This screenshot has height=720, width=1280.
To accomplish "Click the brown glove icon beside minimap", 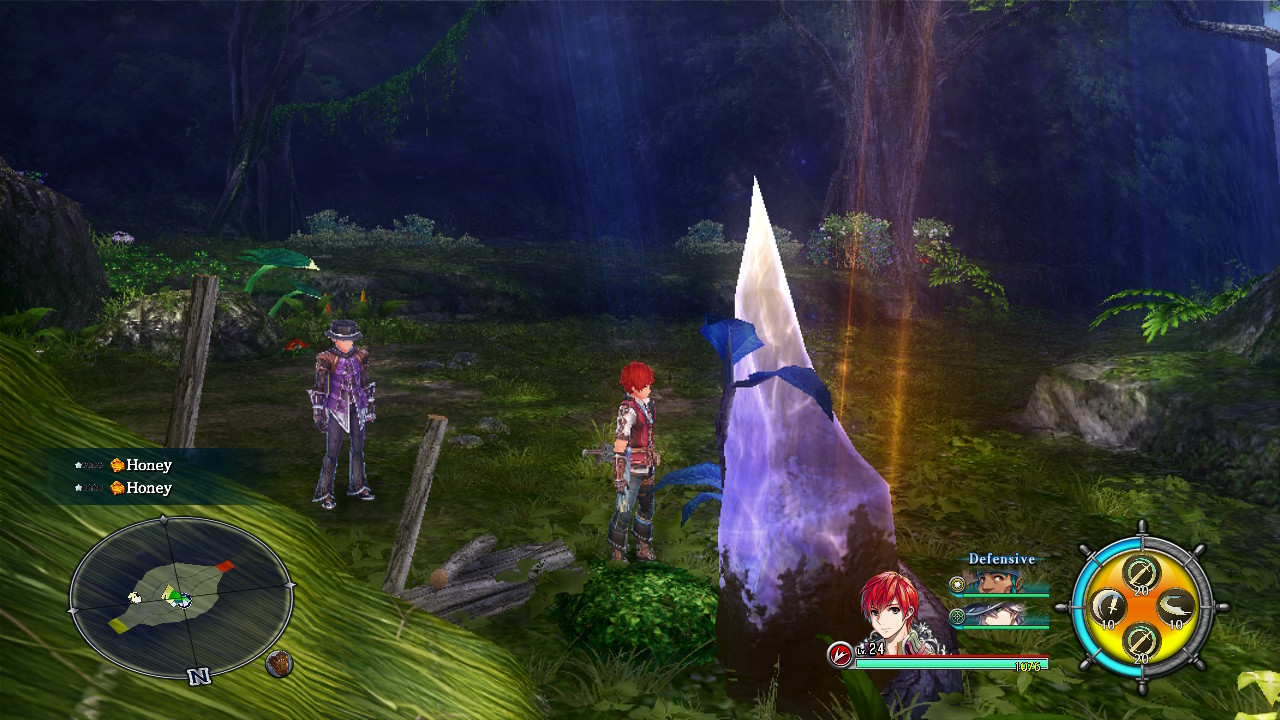I will pos(279,663).
